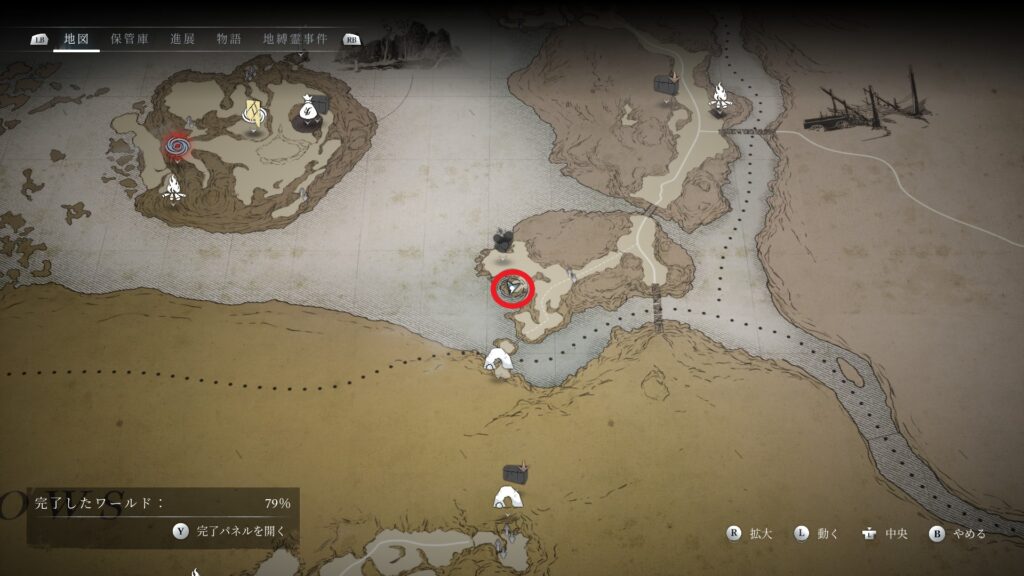Image resolution: width=1024 pixels, height=576 pixels.
Task: Switch to the 進展 tab
Action: (x=182, y=39)
